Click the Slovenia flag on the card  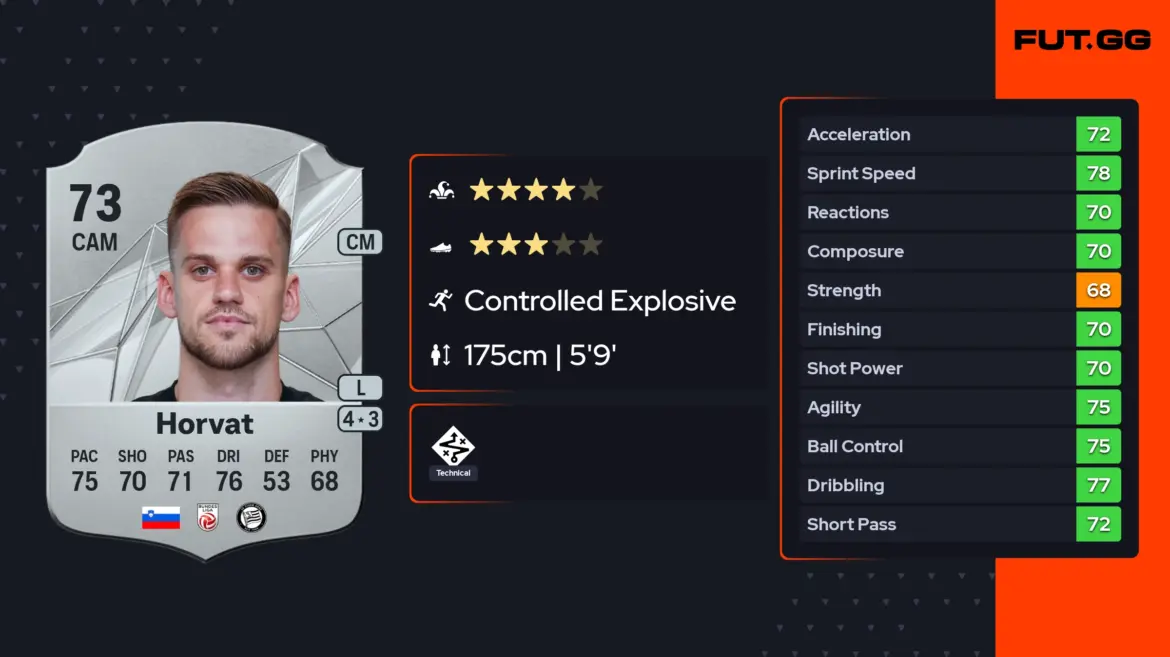click(161, 517)
